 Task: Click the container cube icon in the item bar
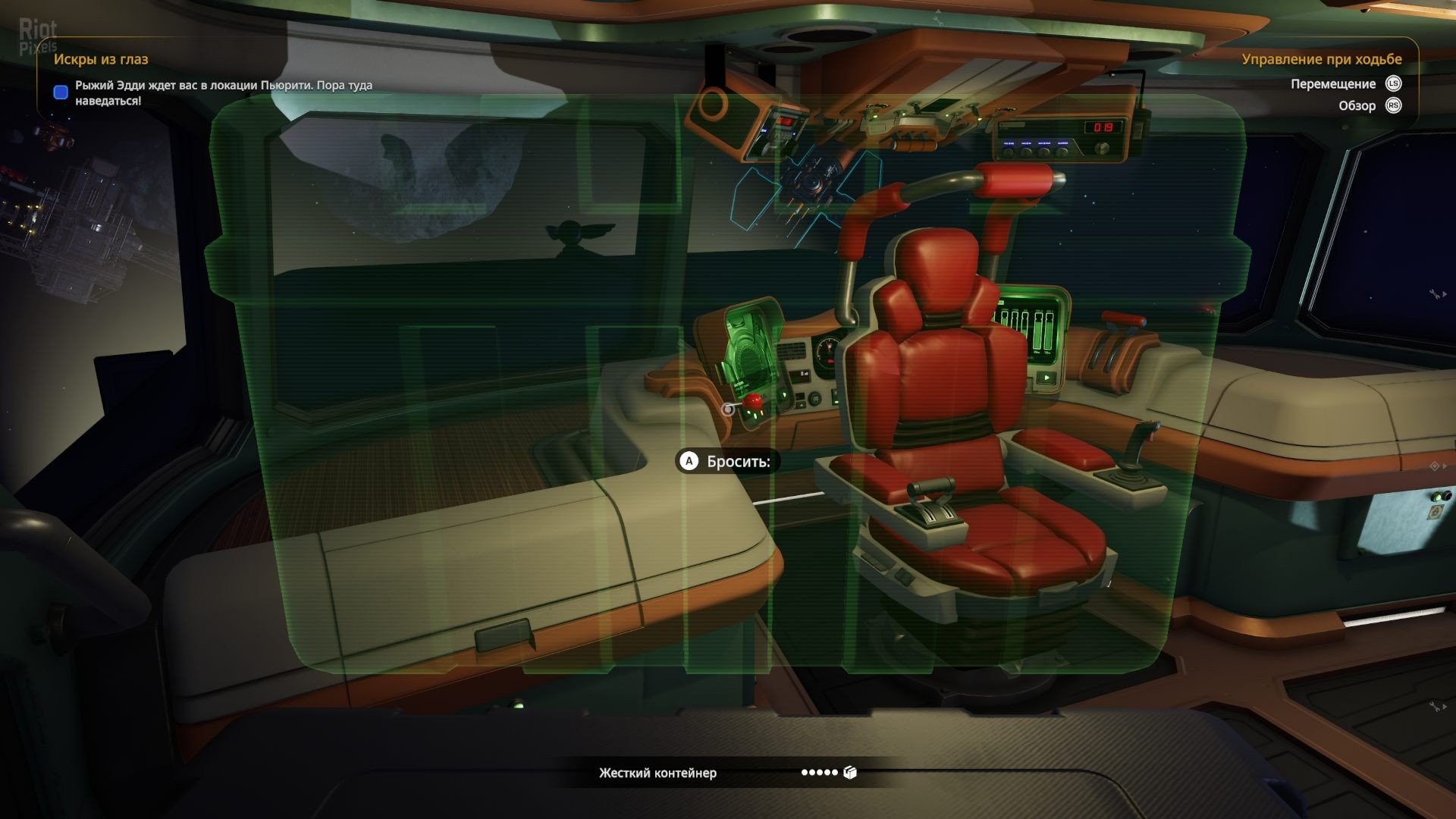850,773
